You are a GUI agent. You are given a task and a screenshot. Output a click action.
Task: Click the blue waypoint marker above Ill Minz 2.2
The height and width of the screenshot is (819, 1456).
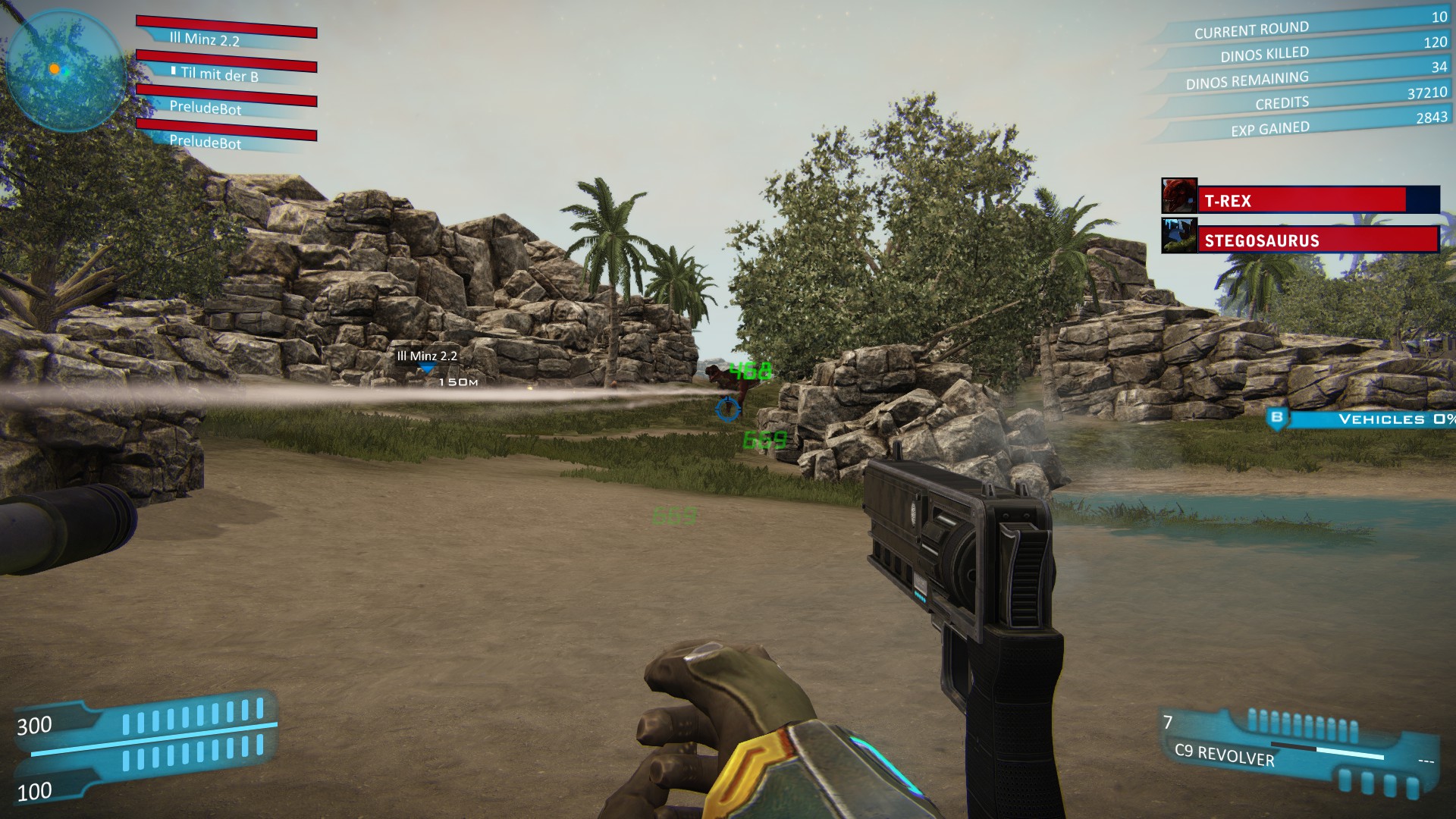point(427,369)
